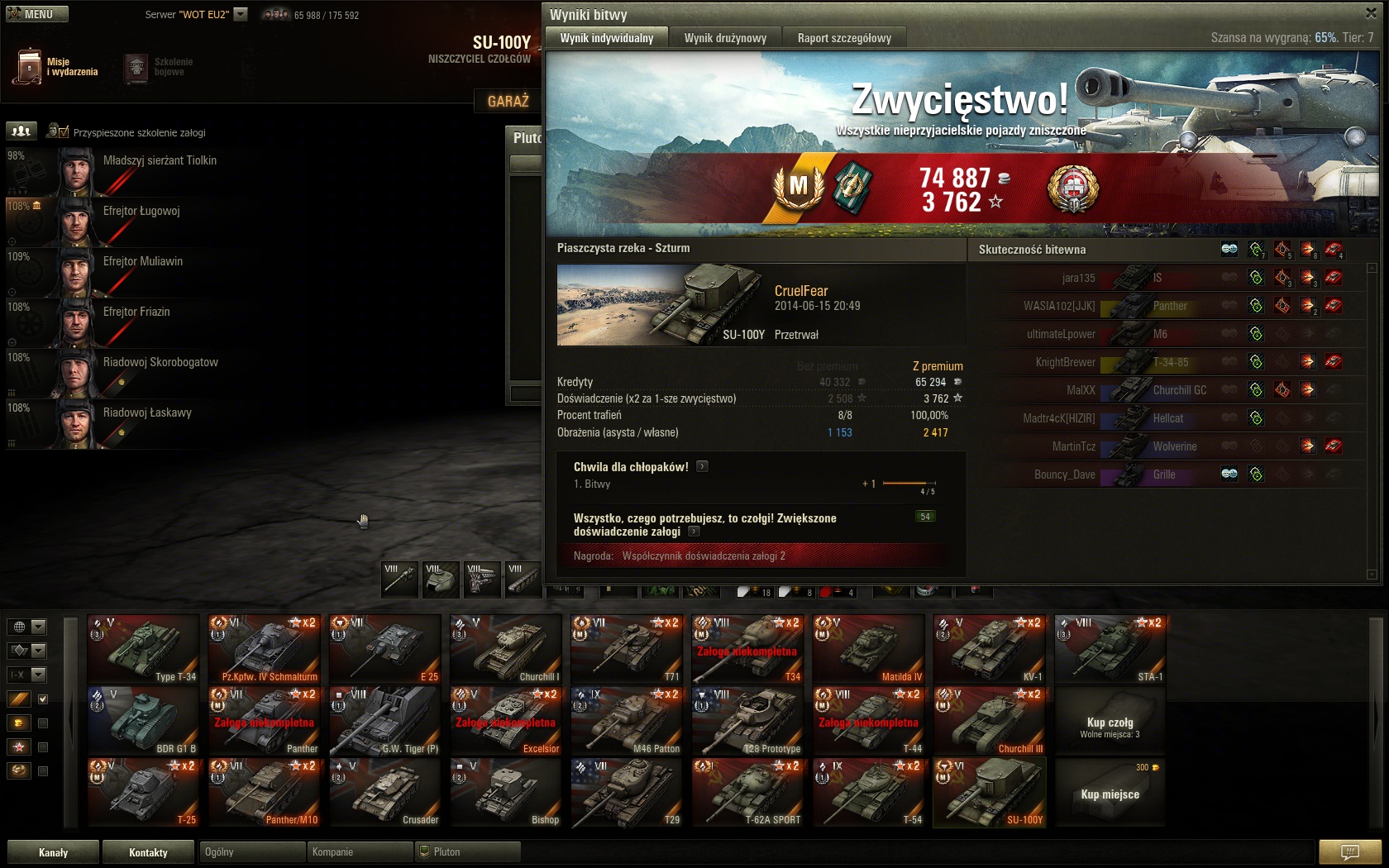Switch to the Pluton chat tab

click(468, 851)
